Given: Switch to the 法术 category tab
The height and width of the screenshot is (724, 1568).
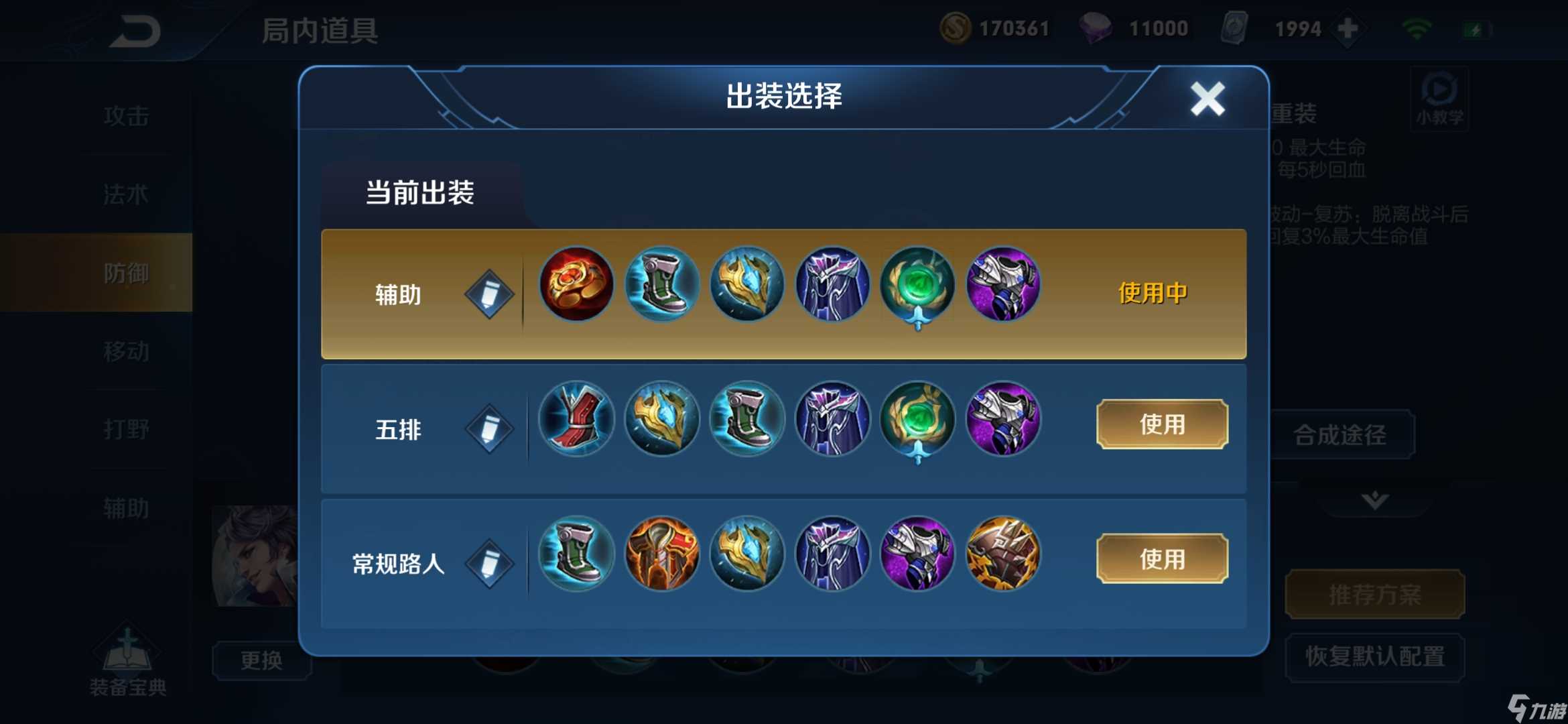Looking at the screenshot, I should (x=126, y=194).
